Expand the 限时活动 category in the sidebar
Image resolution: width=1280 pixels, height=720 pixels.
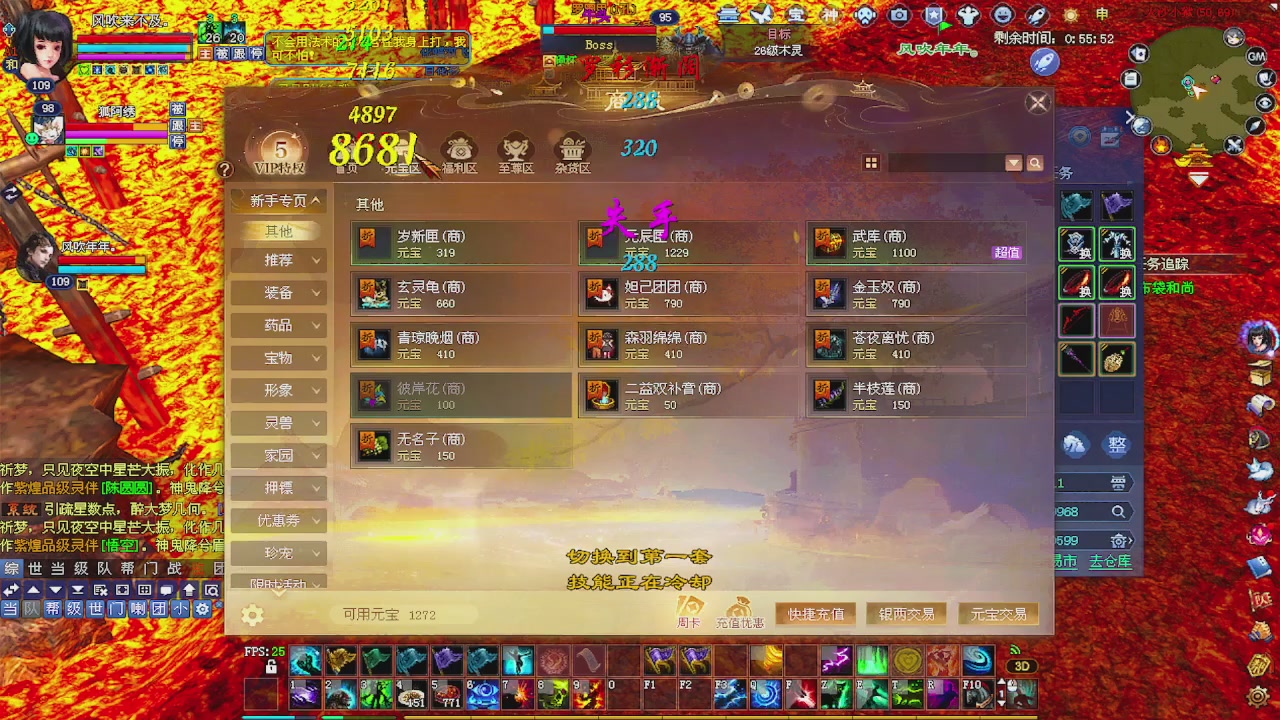tap(279, 585)
